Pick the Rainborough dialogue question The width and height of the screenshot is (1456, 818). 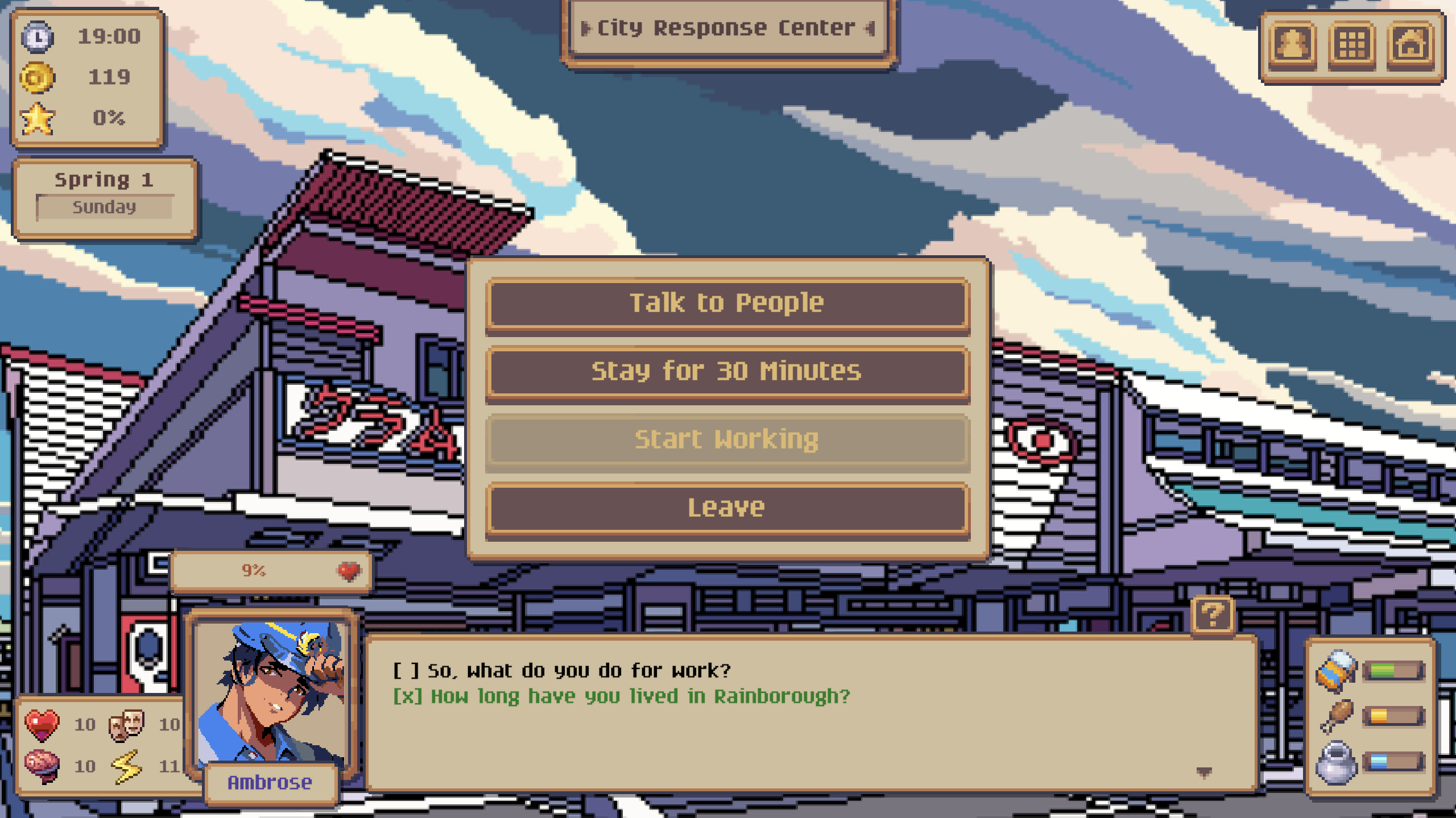coord(639,696)
